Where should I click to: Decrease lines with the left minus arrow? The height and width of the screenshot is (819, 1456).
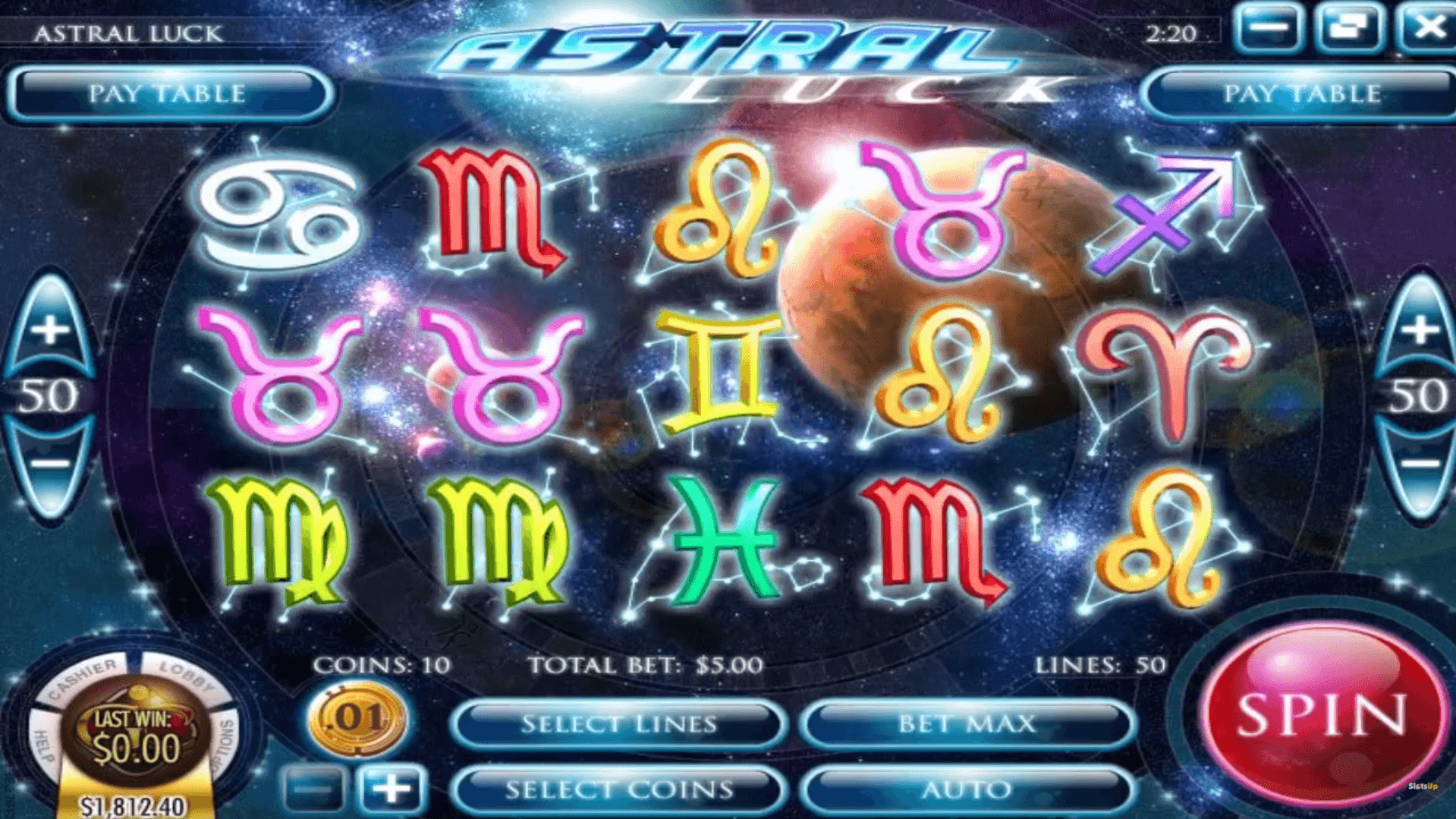50,464
